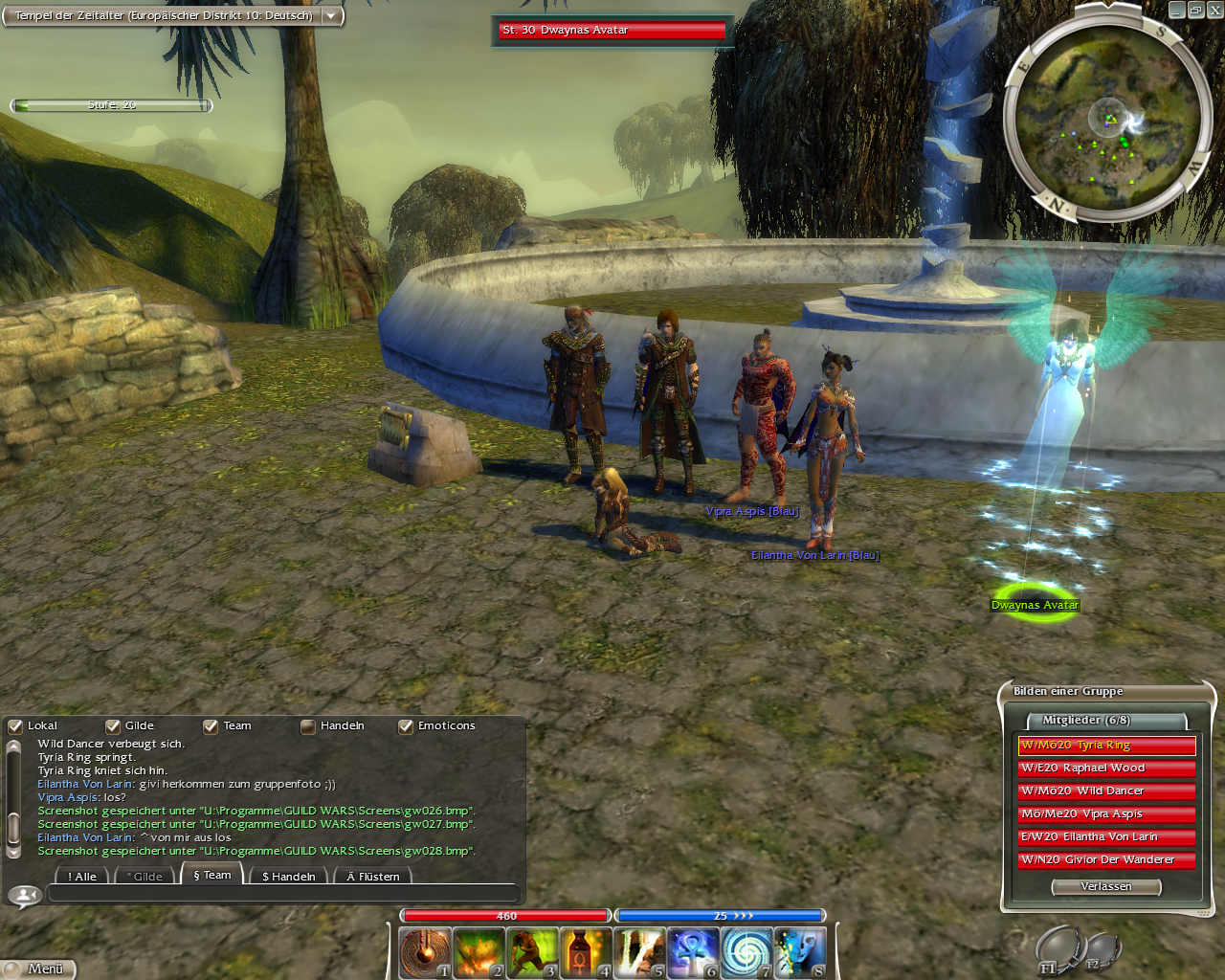The height and width of the screenshot is (980, 1225).
Task: Enable the Handeln chat filter checkbox
Action: coord(308,726)
